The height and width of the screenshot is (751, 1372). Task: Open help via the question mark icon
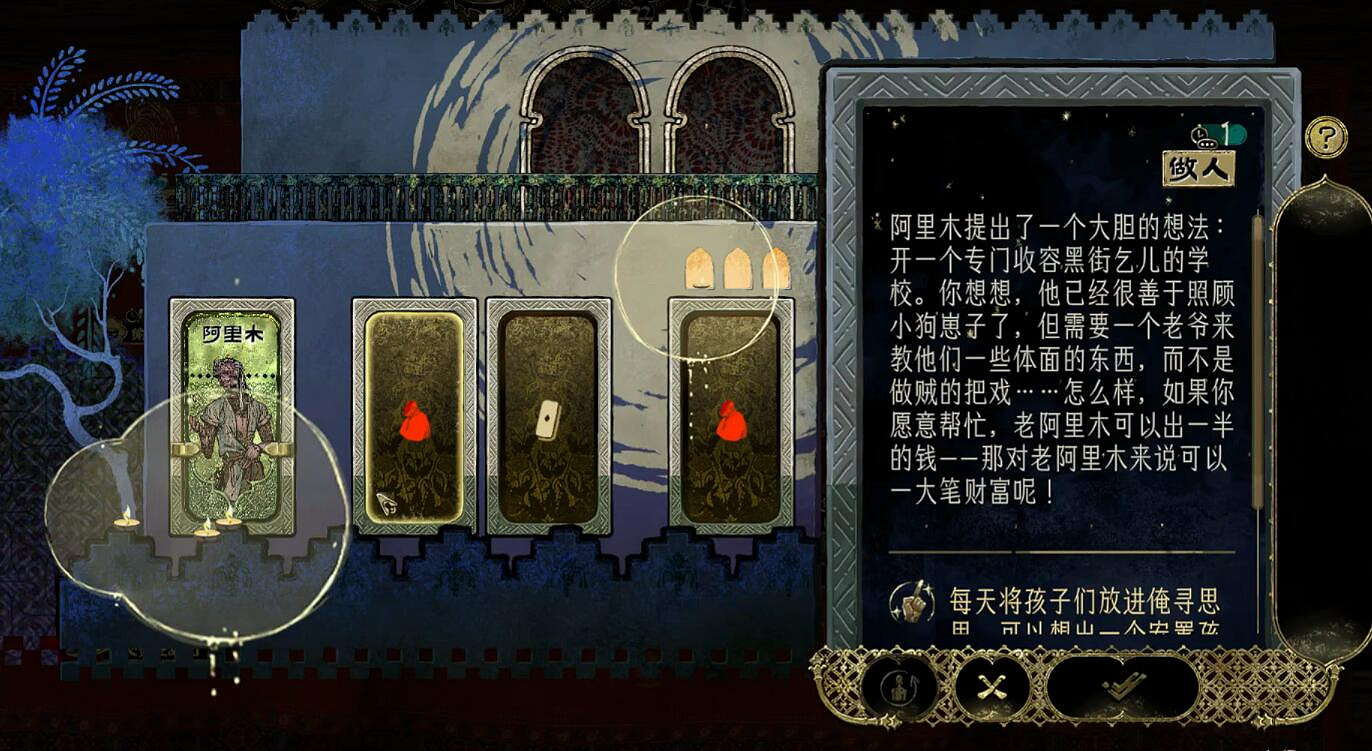coord(1327,137)
